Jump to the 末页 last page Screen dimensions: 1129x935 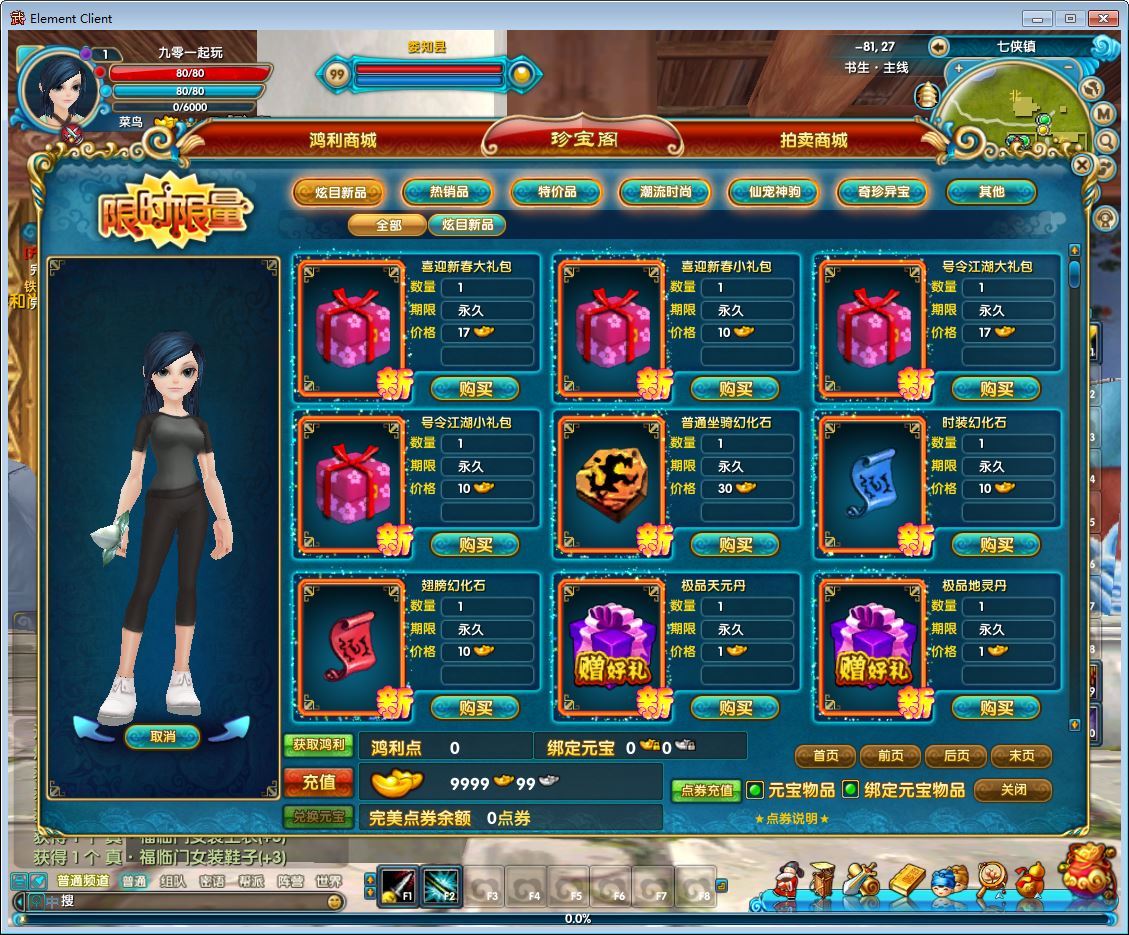(1021, 756)
